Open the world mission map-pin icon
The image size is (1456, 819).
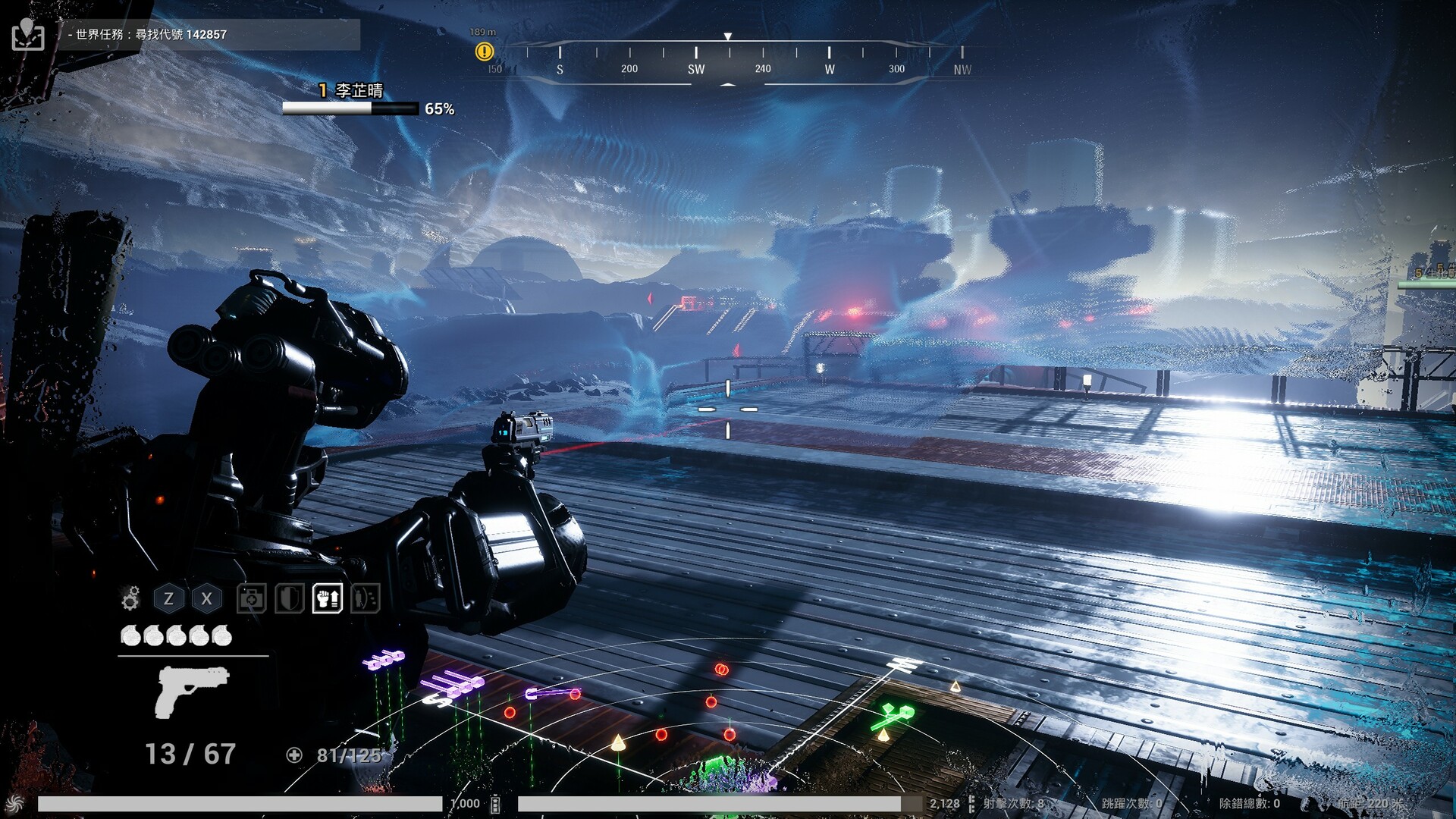pos(28,34)
